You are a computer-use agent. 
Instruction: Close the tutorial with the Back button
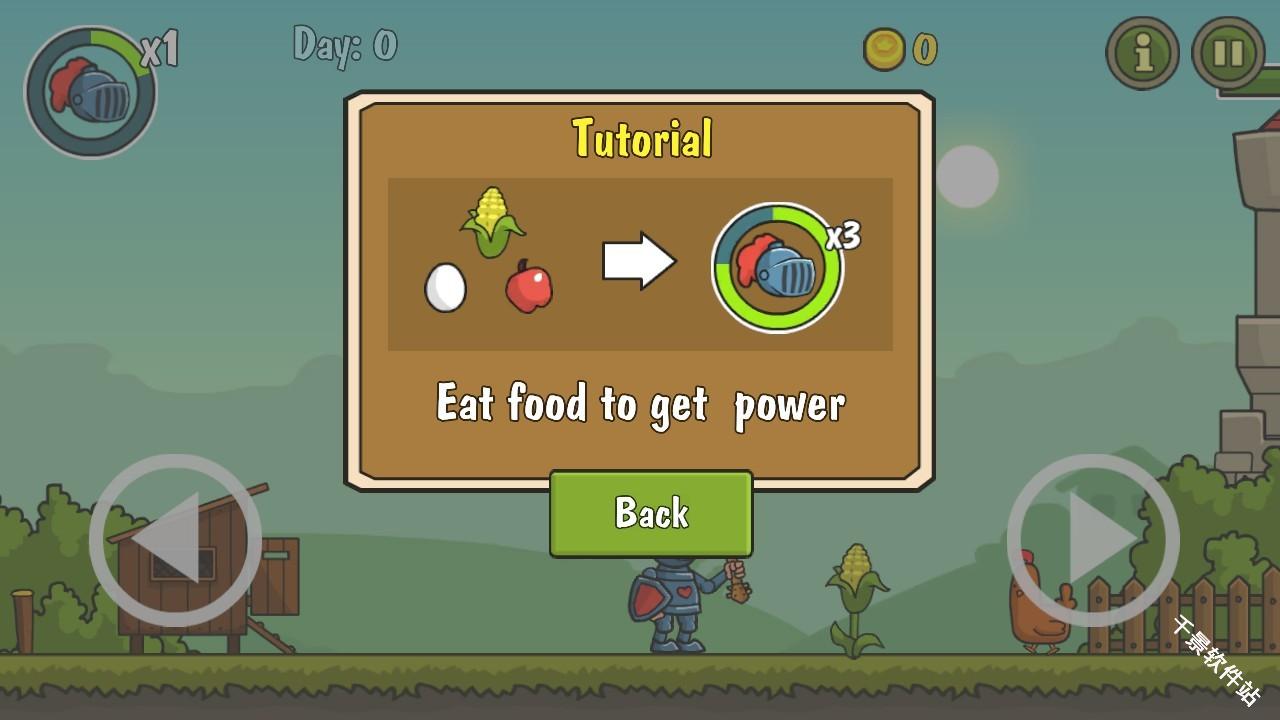point(651,513)
